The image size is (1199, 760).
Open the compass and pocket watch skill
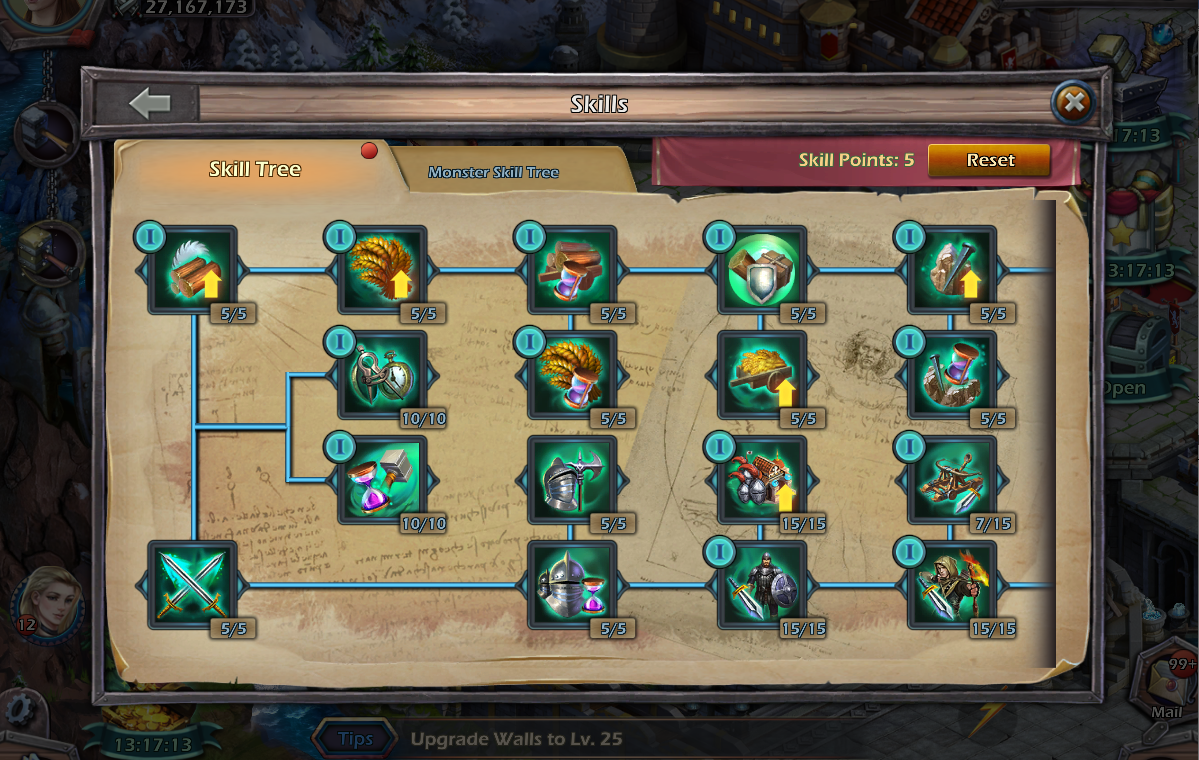click(382, 375)
